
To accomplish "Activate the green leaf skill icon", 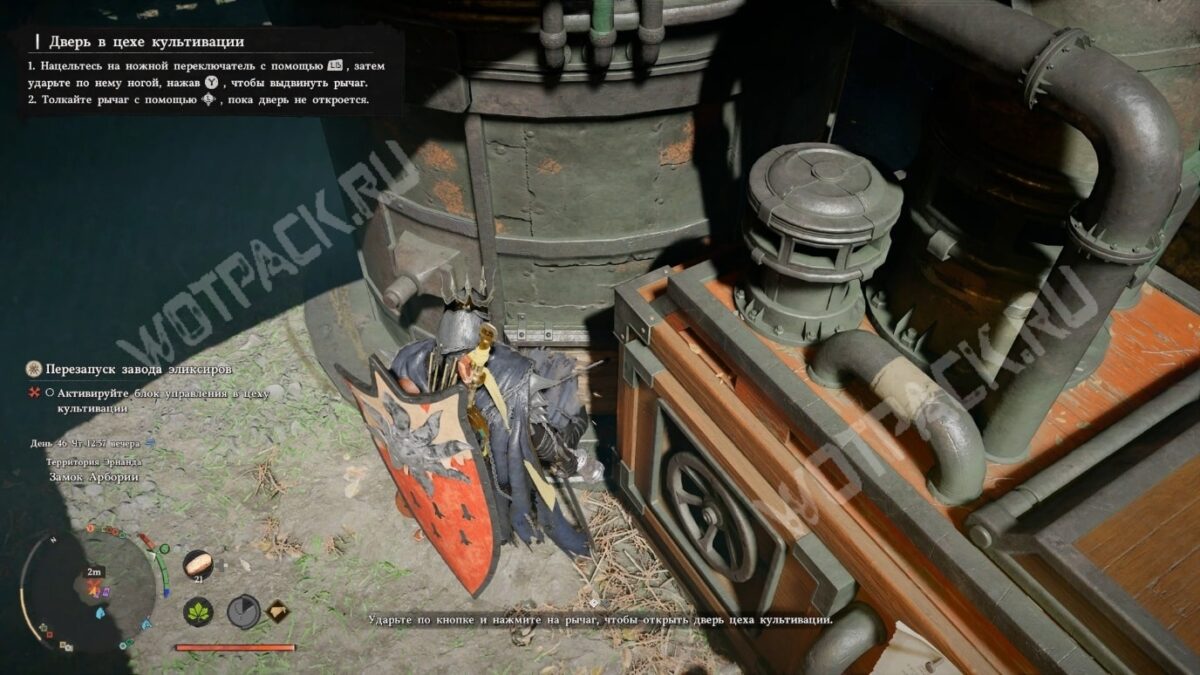I will [198, 611].
